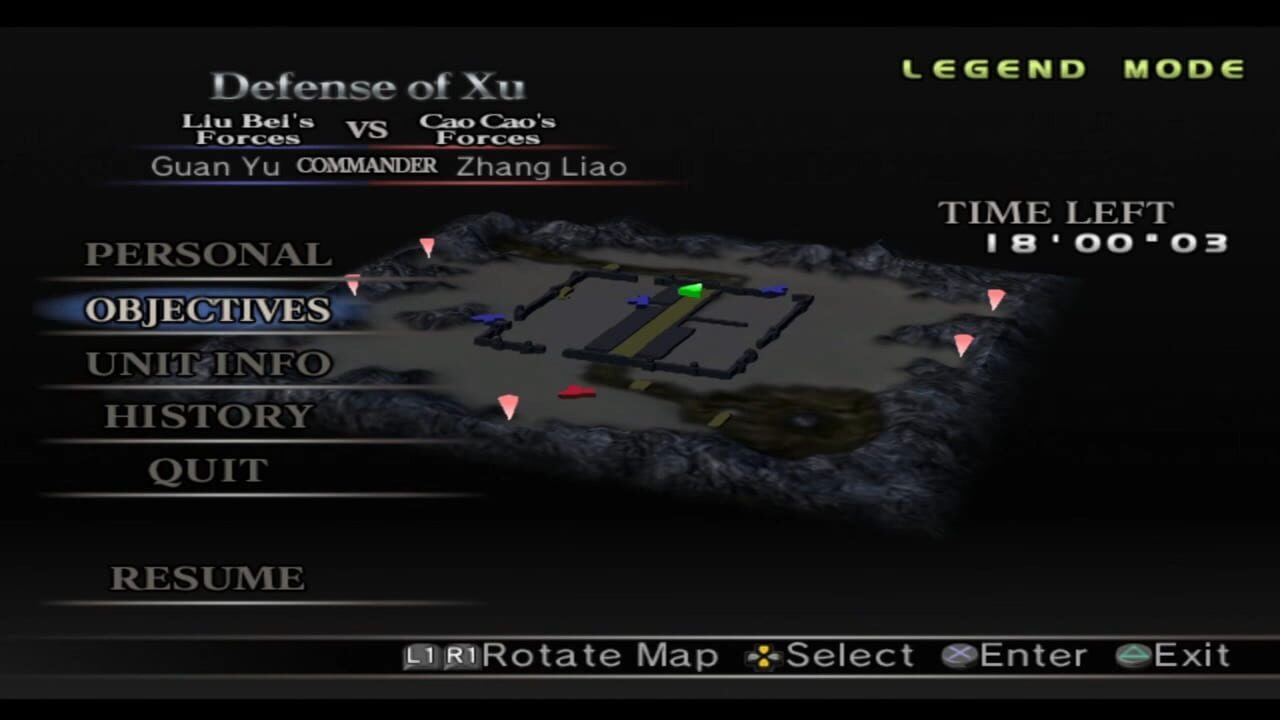Image resolution: width=1280 pixels, height=720 pixels.
Task: Click the red enemy commander marker on the map
Action: tap(575, 392)
